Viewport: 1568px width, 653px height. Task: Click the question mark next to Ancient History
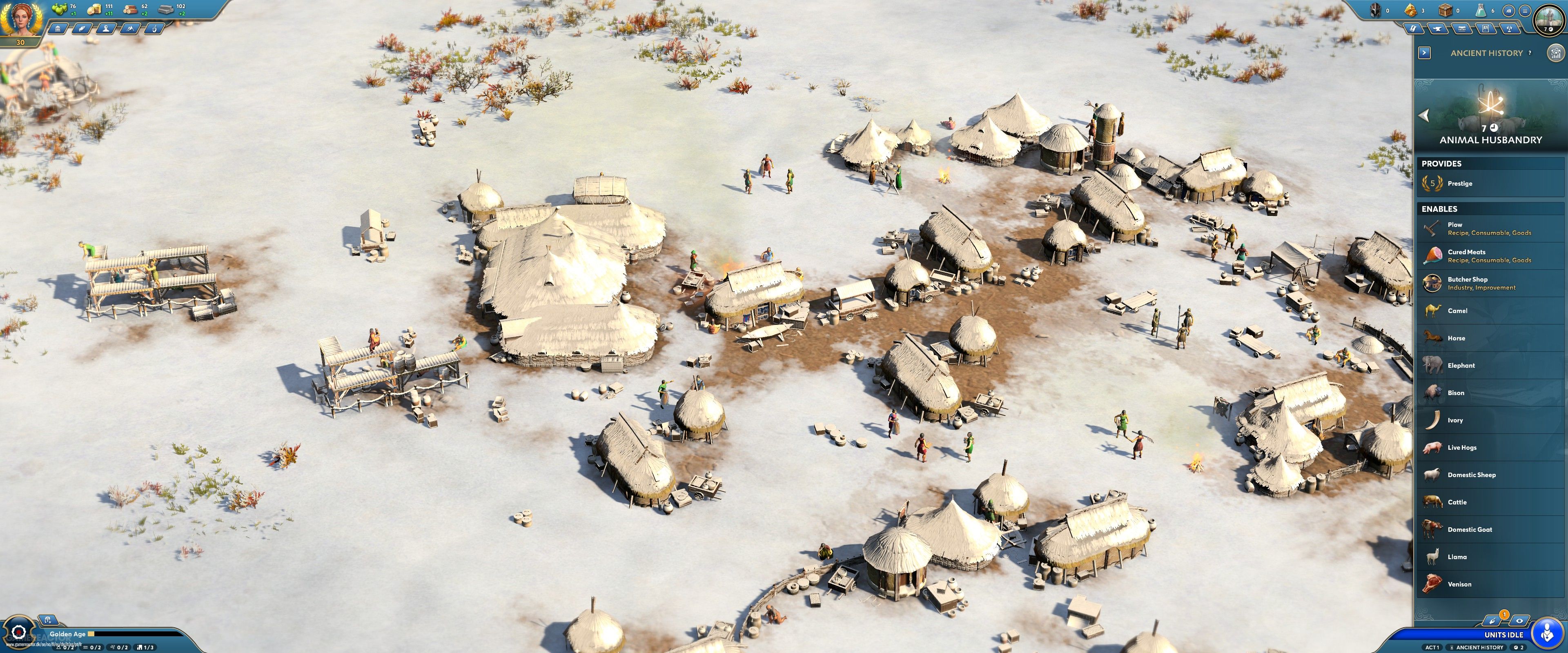coord(1530,53)
